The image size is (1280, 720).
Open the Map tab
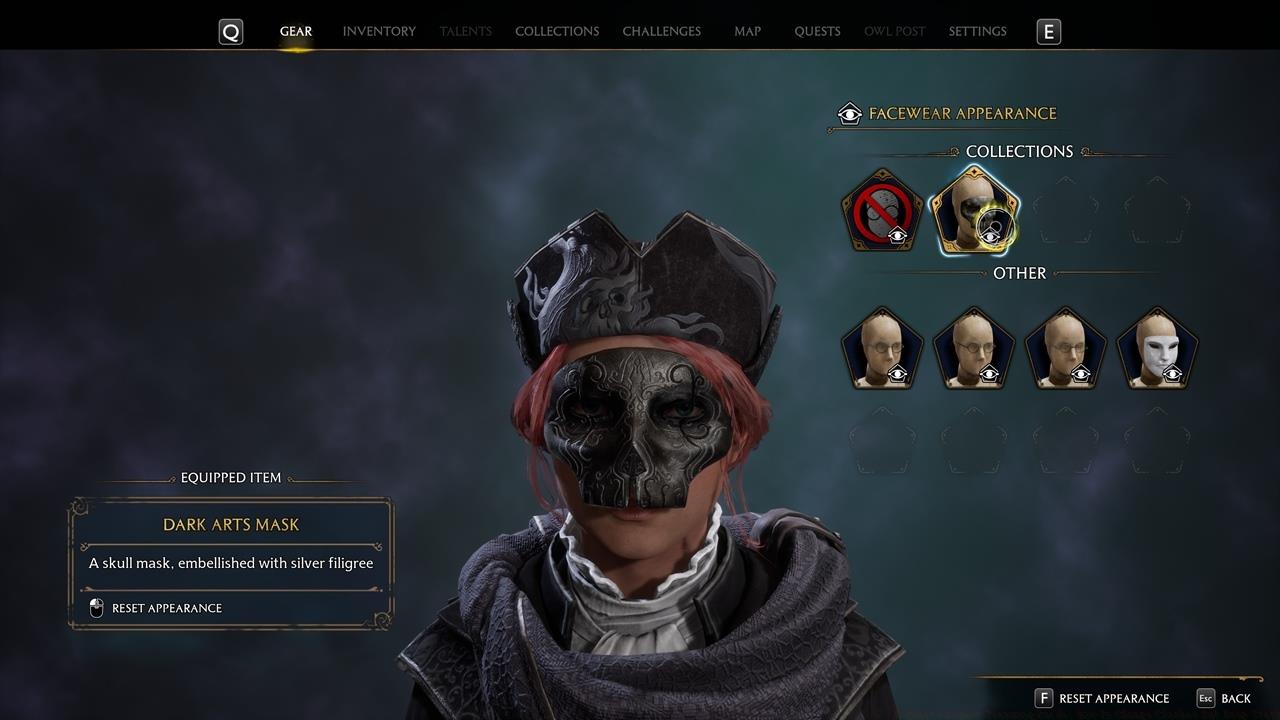tap(747, 31)
